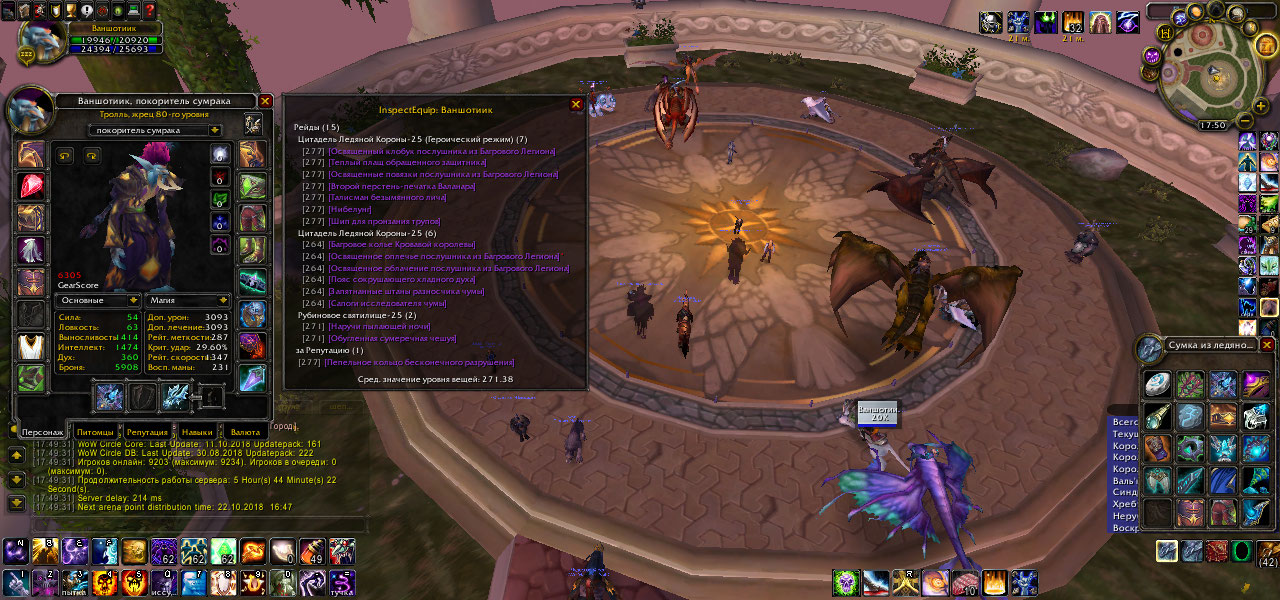Open the Репутация tab
Screen dimensions: 1280x600
point(147,431)
